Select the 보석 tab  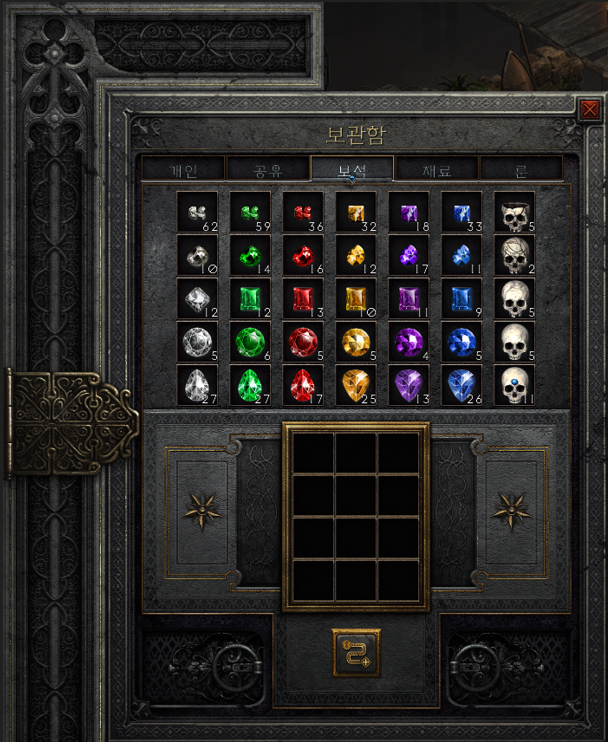[352, 168]
